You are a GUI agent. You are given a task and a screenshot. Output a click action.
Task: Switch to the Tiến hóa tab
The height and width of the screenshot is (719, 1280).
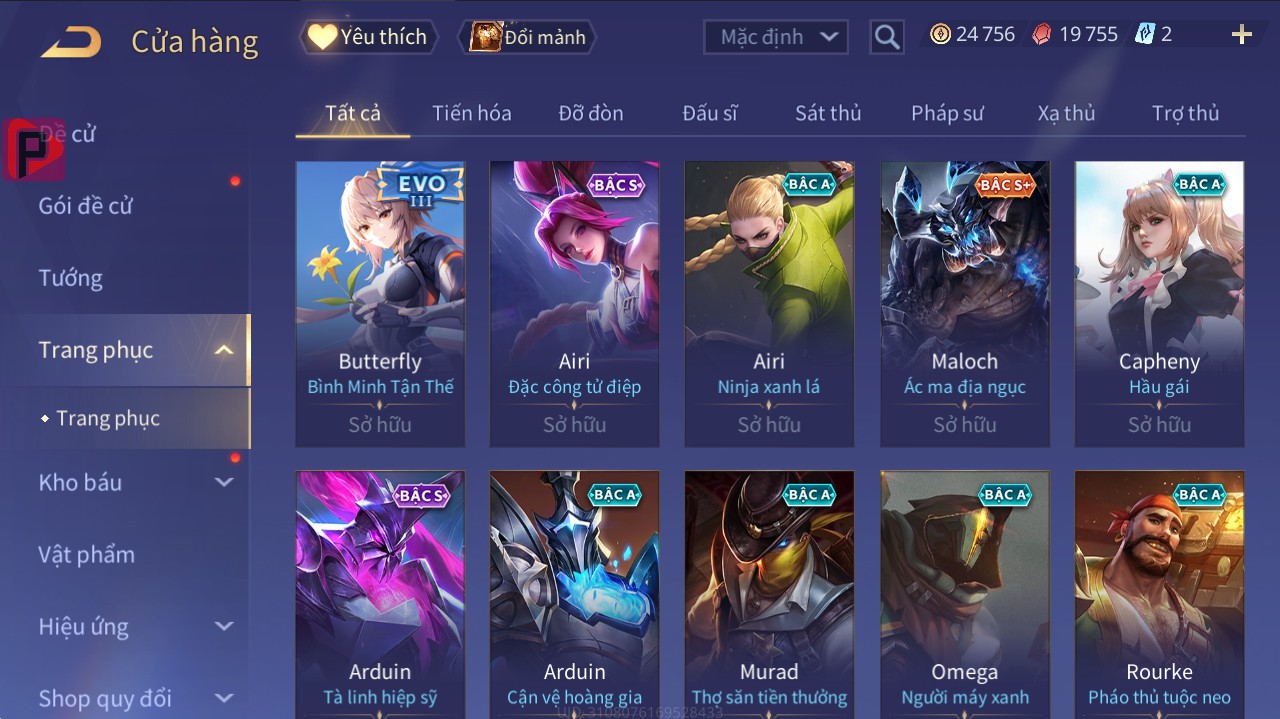pos(472,113)
